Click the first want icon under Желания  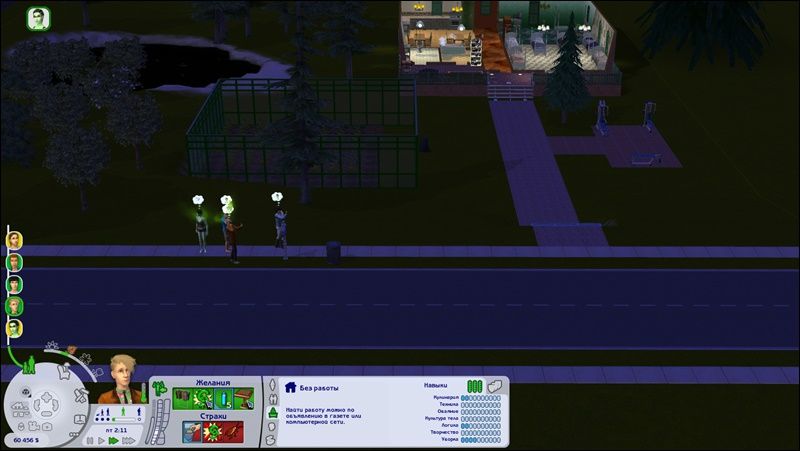click(x=182, y=399)
